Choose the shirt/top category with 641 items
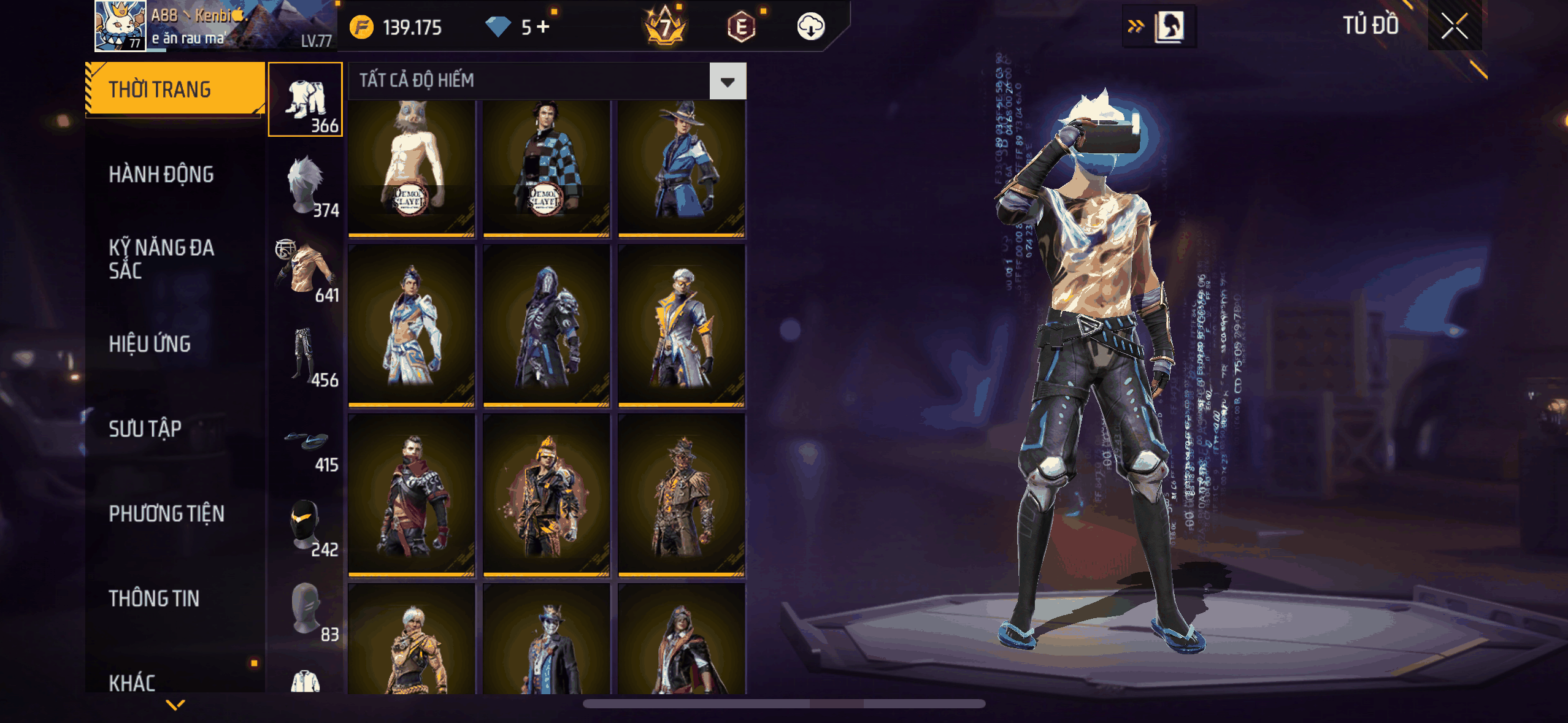Image resolution: width=1568 pixels, height=723 pixels. click(306, 271)
